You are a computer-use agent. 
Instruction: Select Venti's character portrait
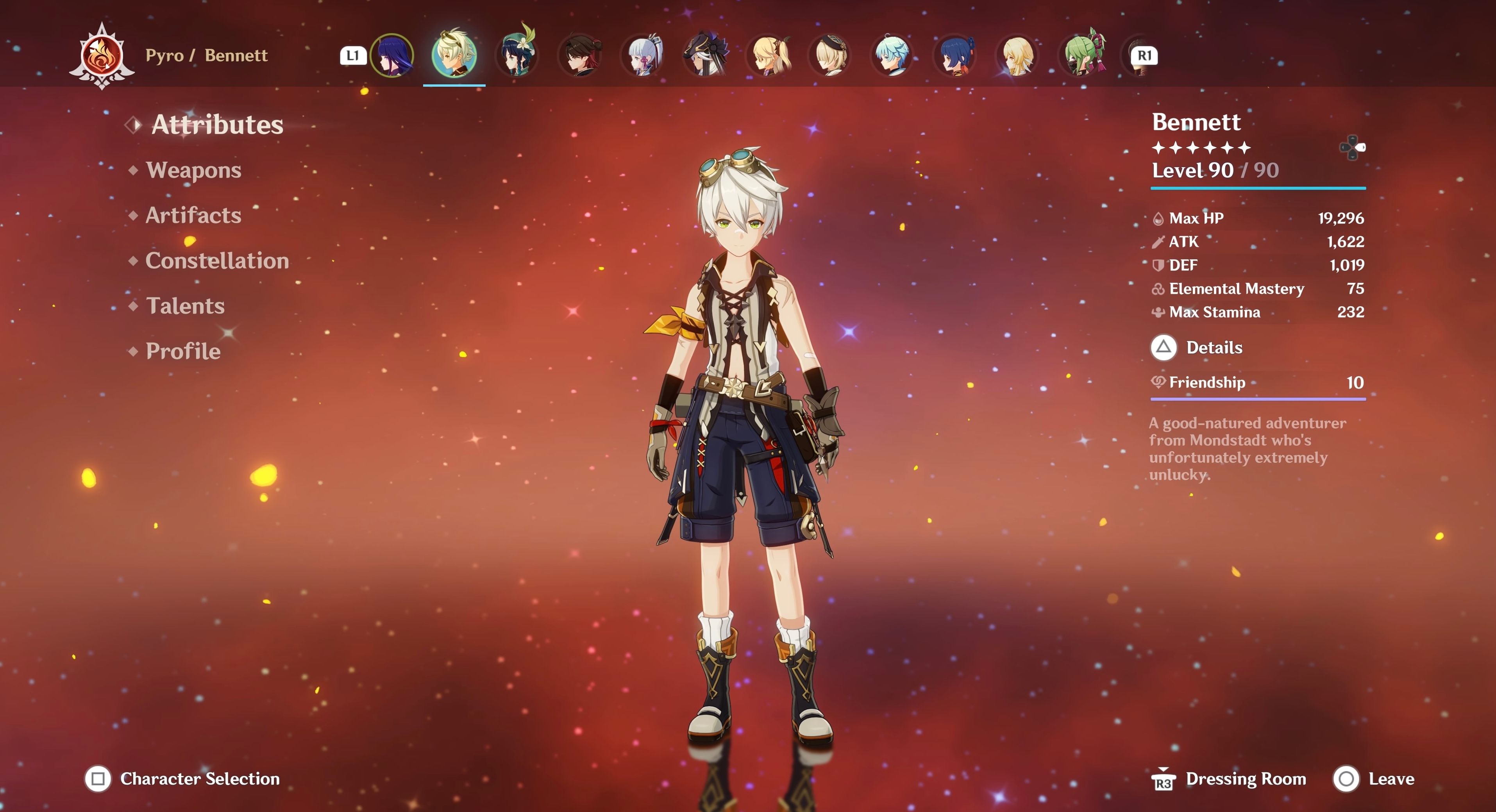coord(516,55)
